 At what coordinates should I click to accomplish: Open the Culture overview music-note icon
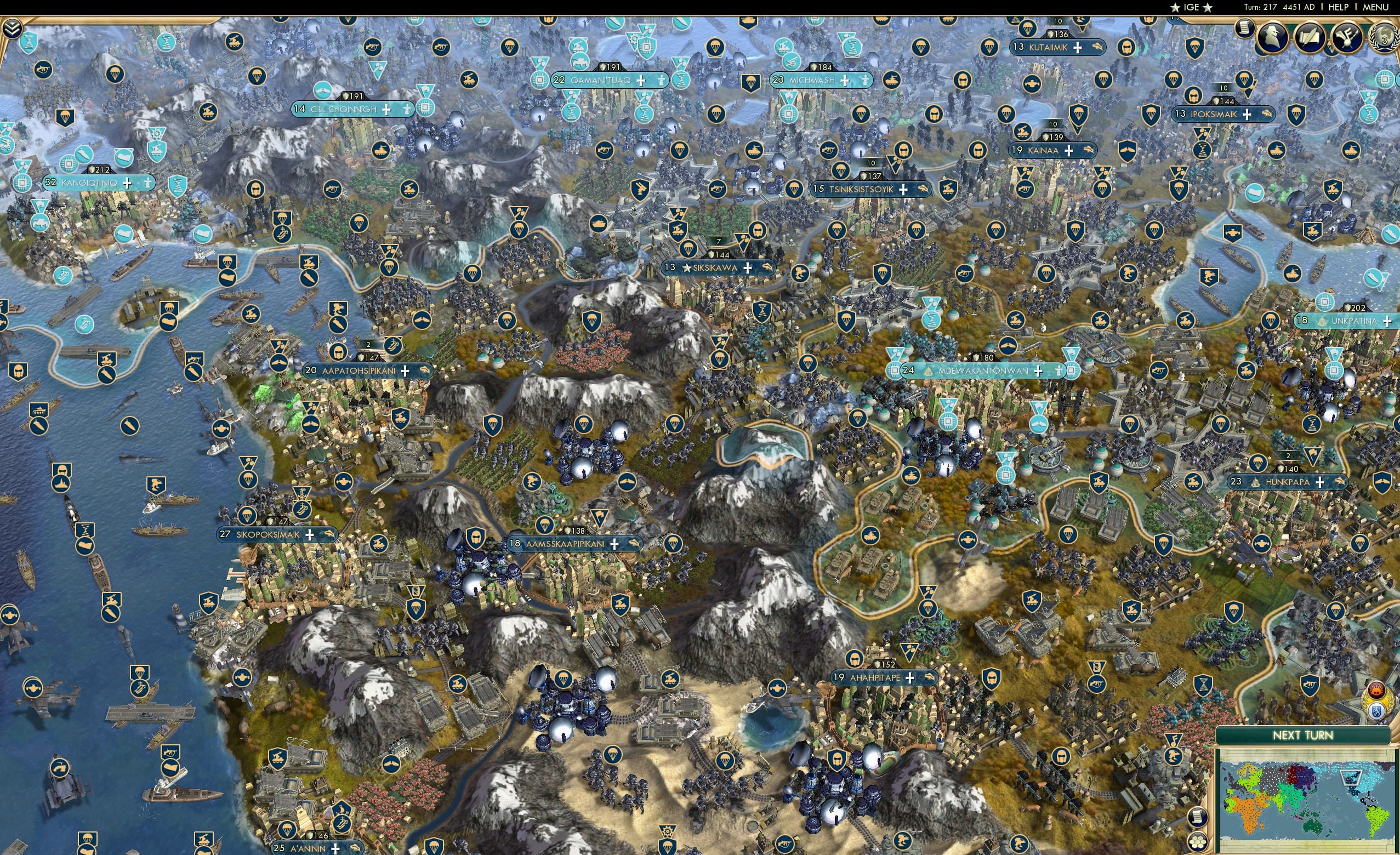pyautogui.click(x=1348, y=38)
